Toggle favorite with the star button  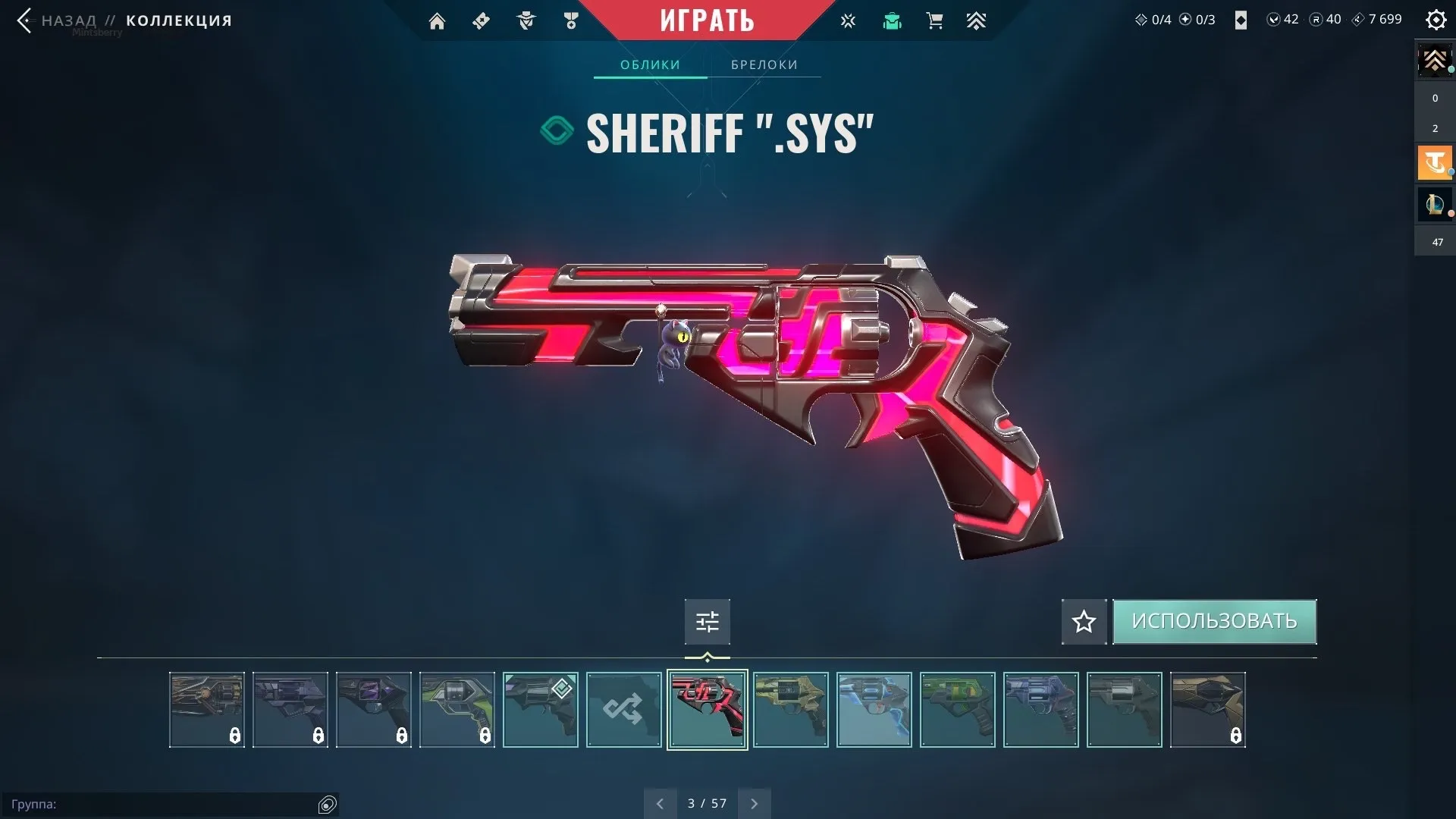[1083, 621]
